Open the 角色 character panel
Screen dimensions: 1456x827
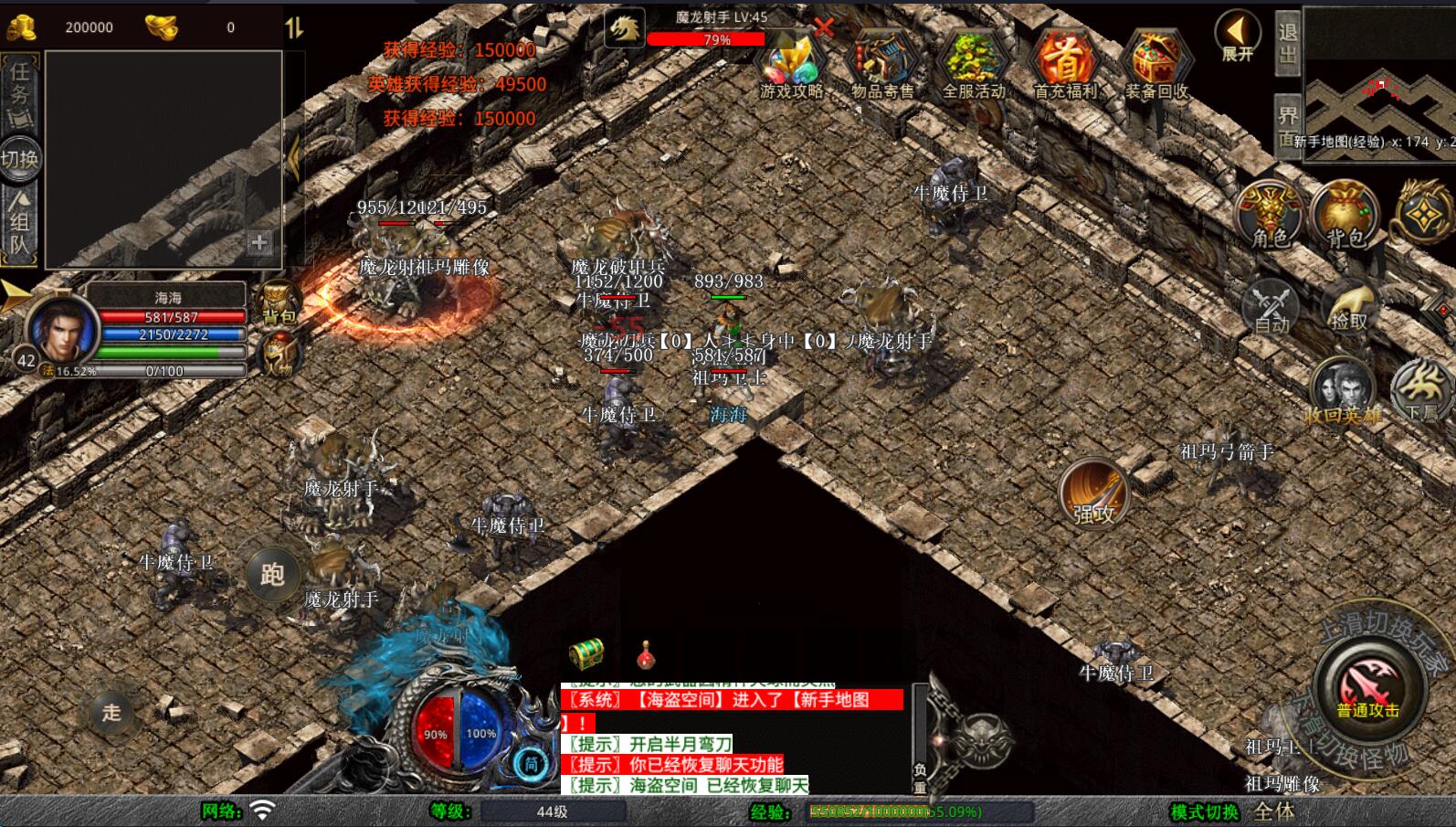[1270, 216]
